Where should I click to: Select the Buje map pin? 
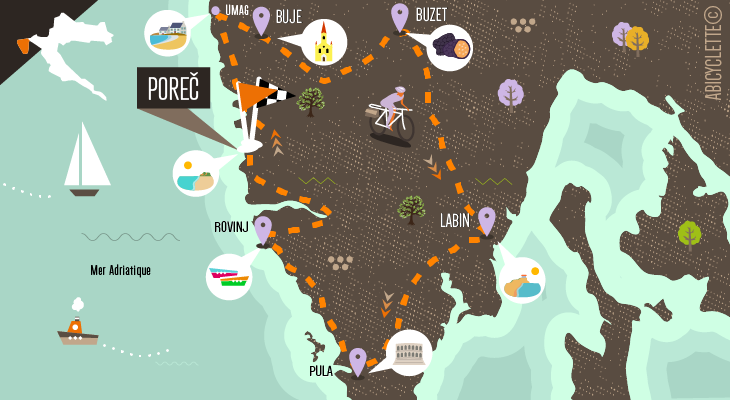coord(261,19)
